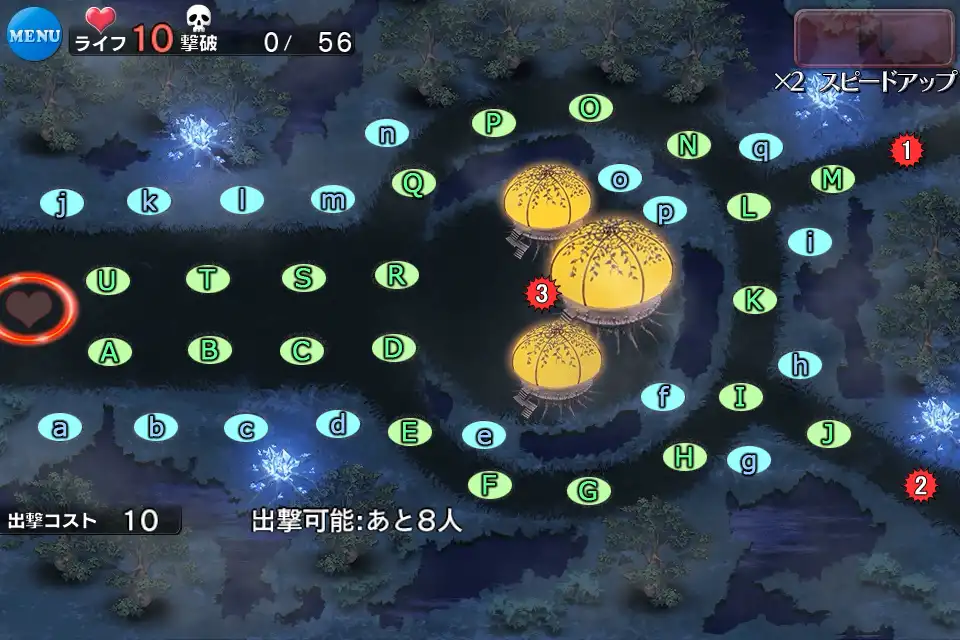This screenshot has height=640, width=960.
Task: Pick green deployment slot G
Action: tap(588, 491)
